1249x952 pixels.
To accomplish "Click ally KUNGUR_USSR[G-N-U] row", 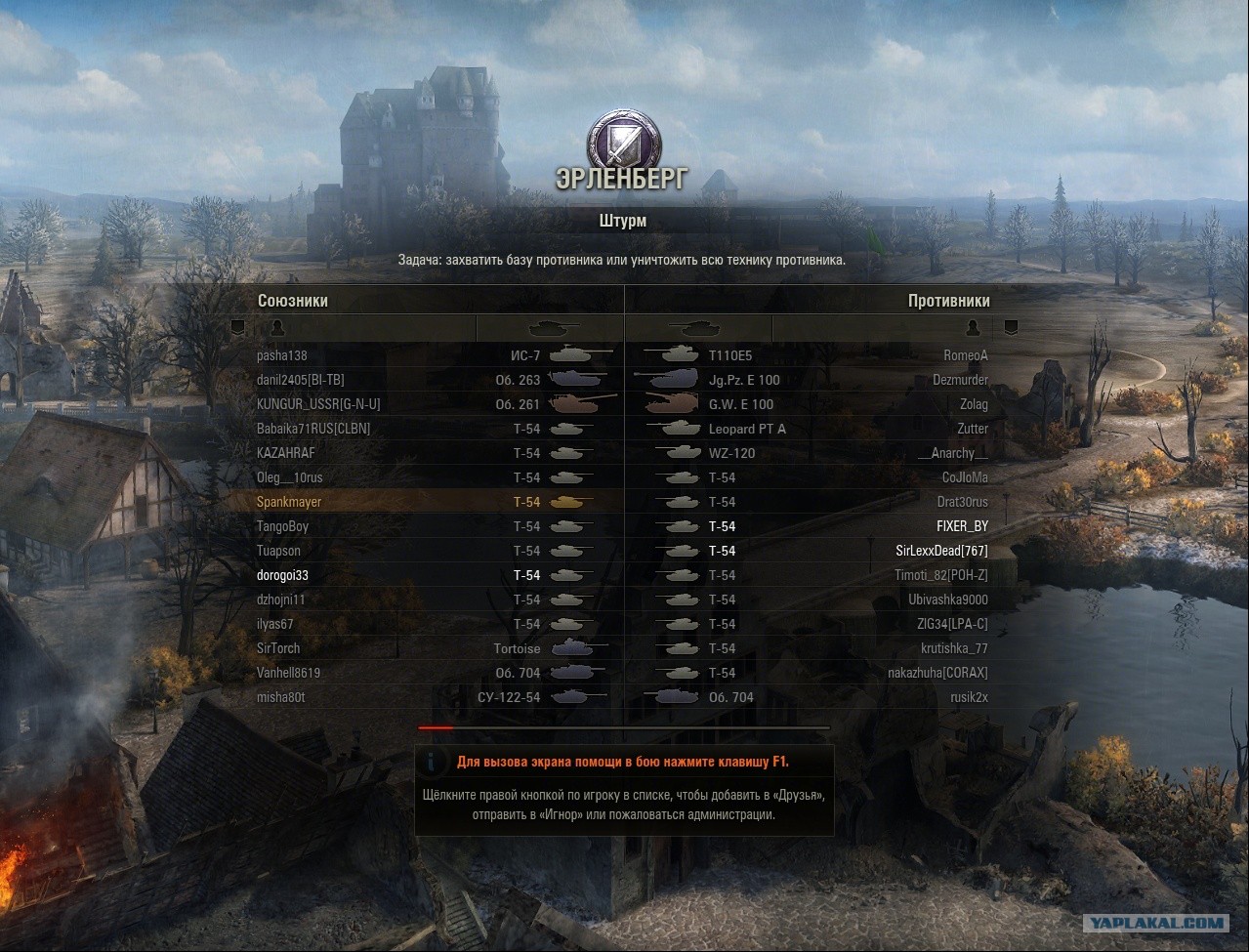I will 318,404.
